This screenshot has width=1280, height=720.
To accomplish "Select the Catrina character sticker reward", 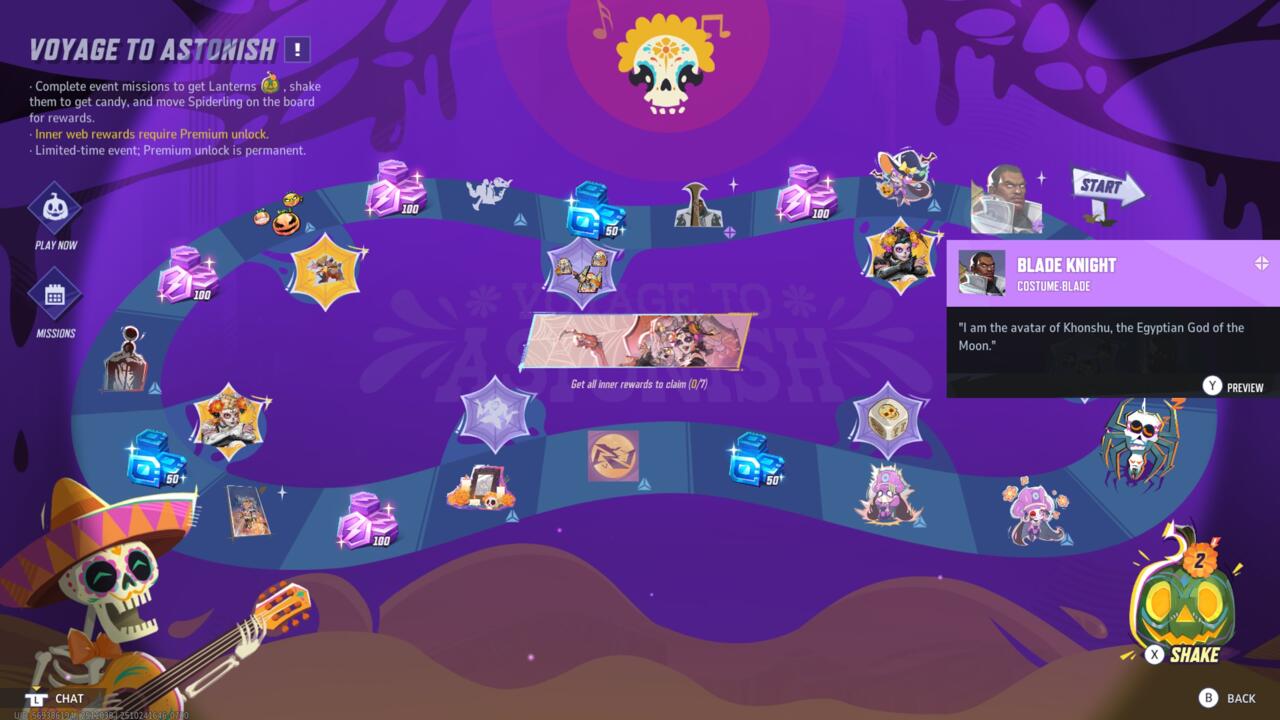I will 900,255.
